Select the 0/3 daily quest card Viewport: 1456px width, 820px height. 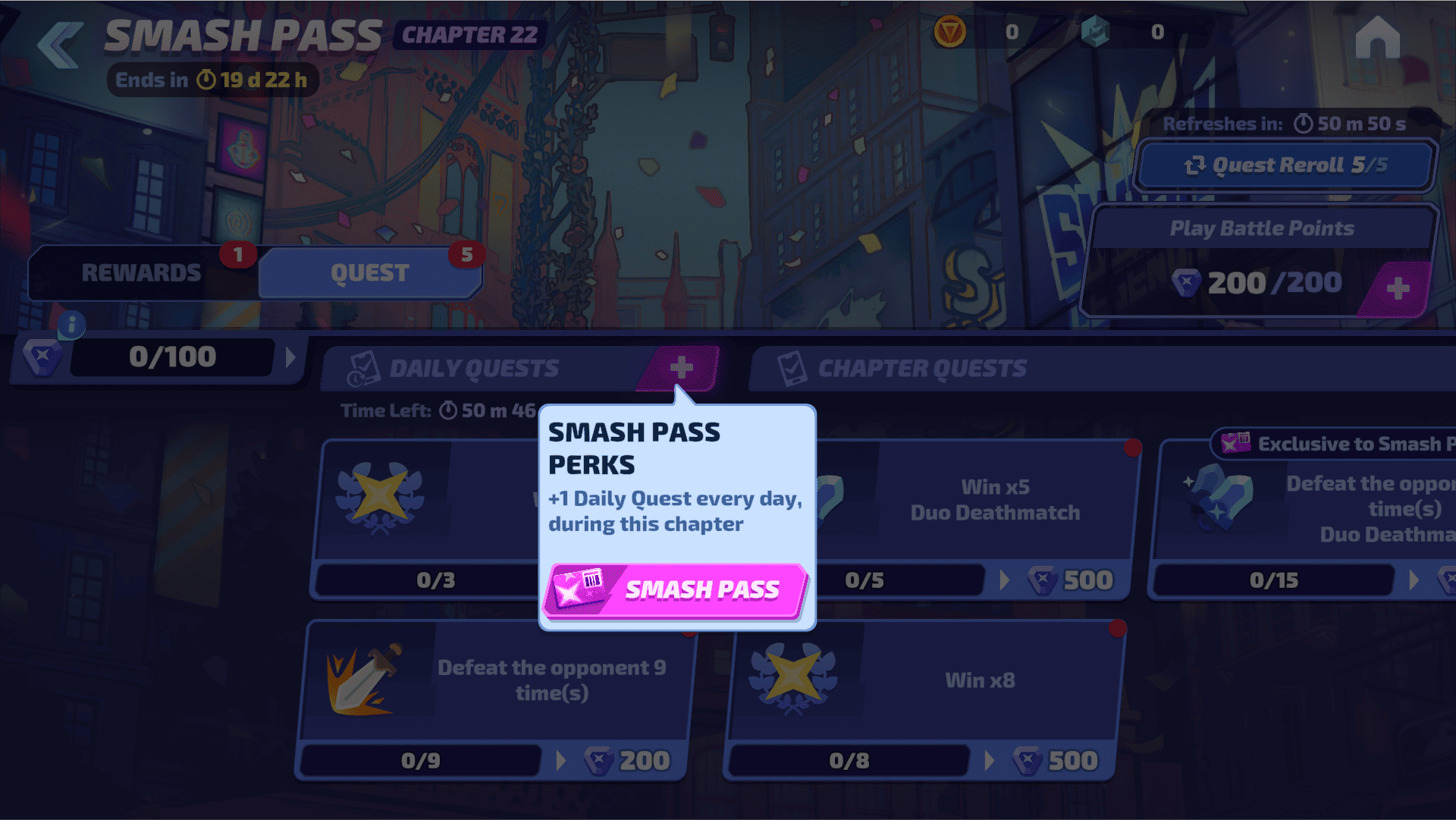425,516
